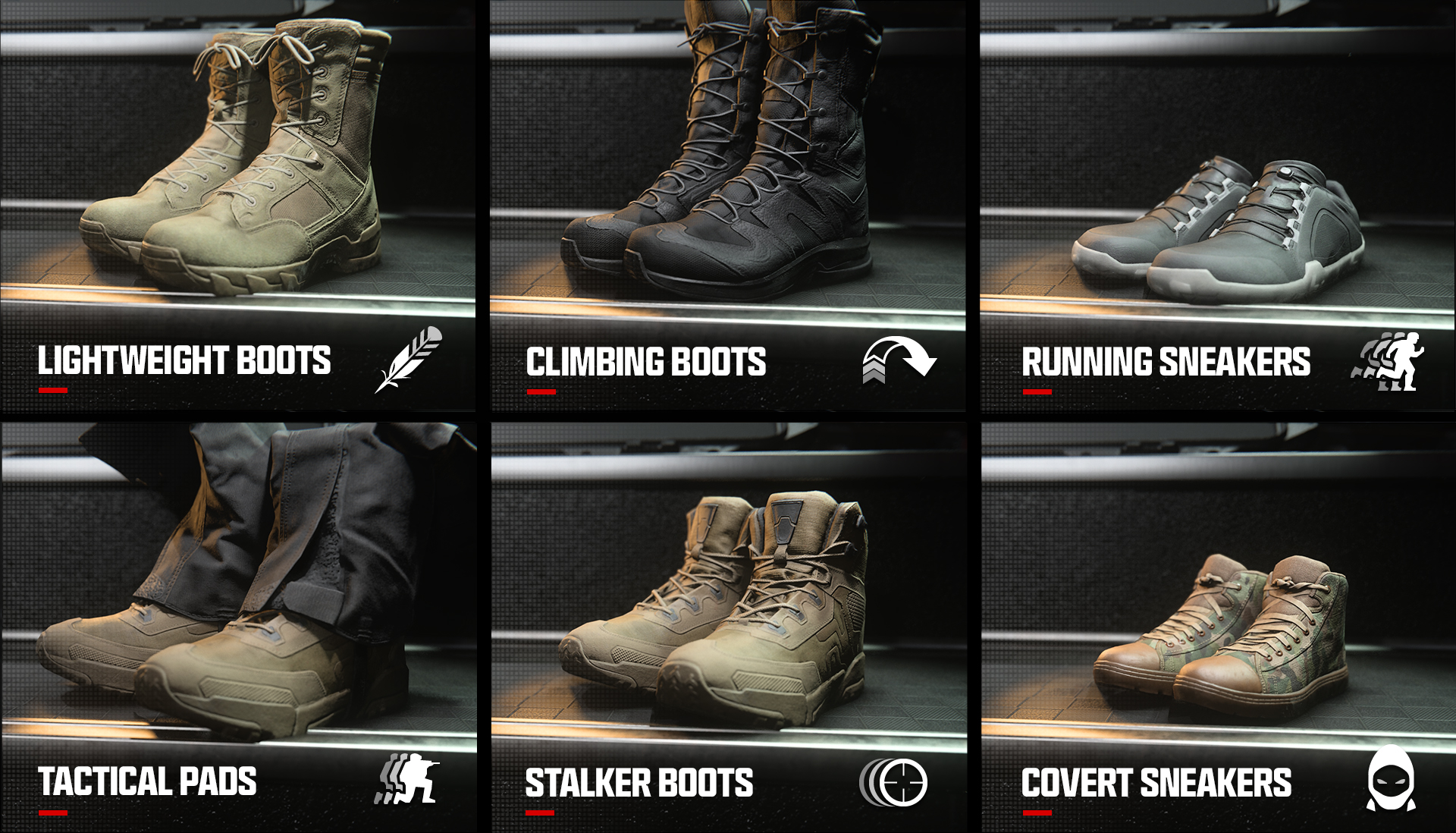This screenshot has height=833, width=1456.
Task: Click the Lightweight Boots text label
Action: (x=185, y=360)
